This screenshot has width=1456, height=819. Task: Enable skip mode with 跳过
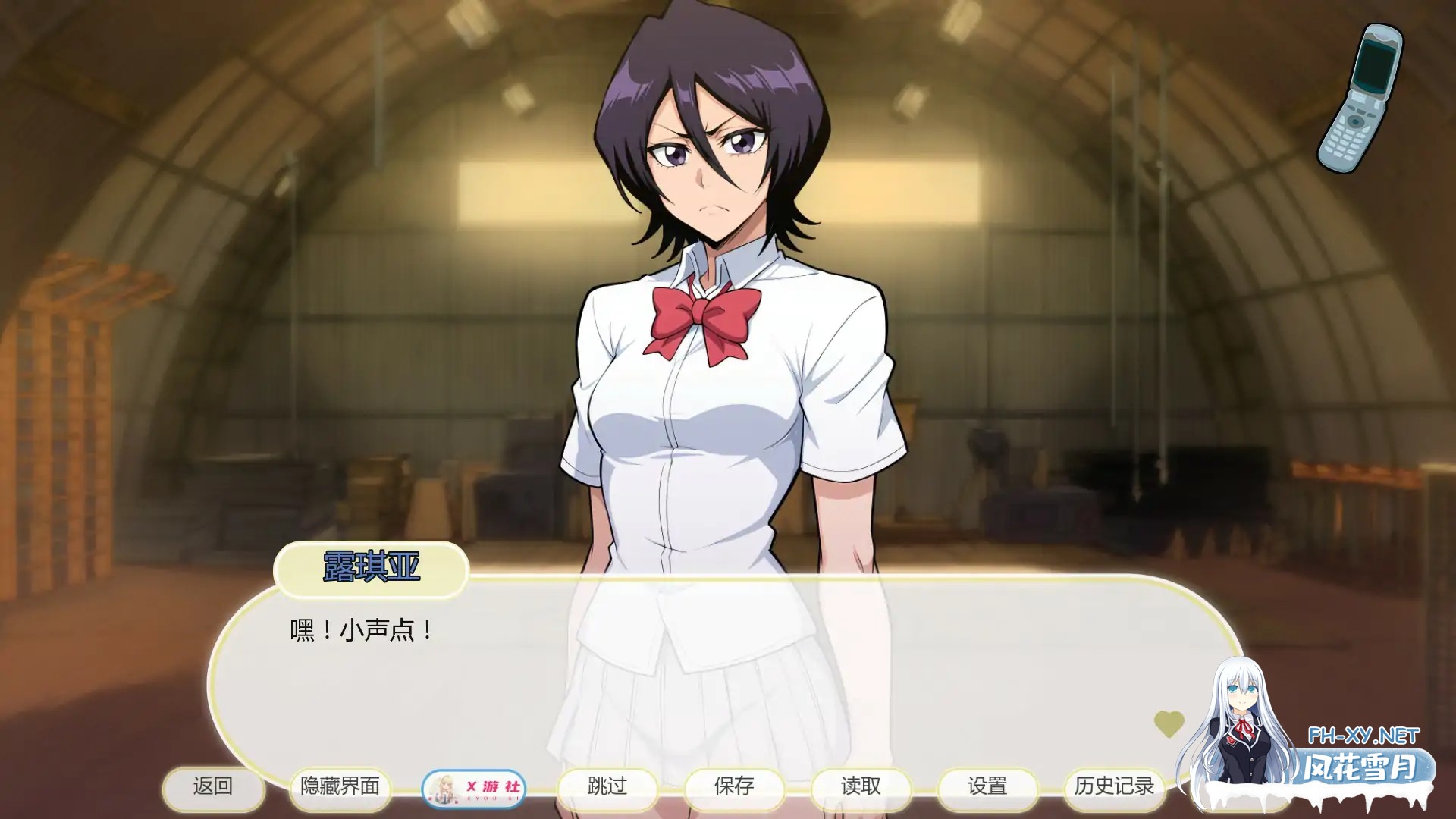[607, 789]
